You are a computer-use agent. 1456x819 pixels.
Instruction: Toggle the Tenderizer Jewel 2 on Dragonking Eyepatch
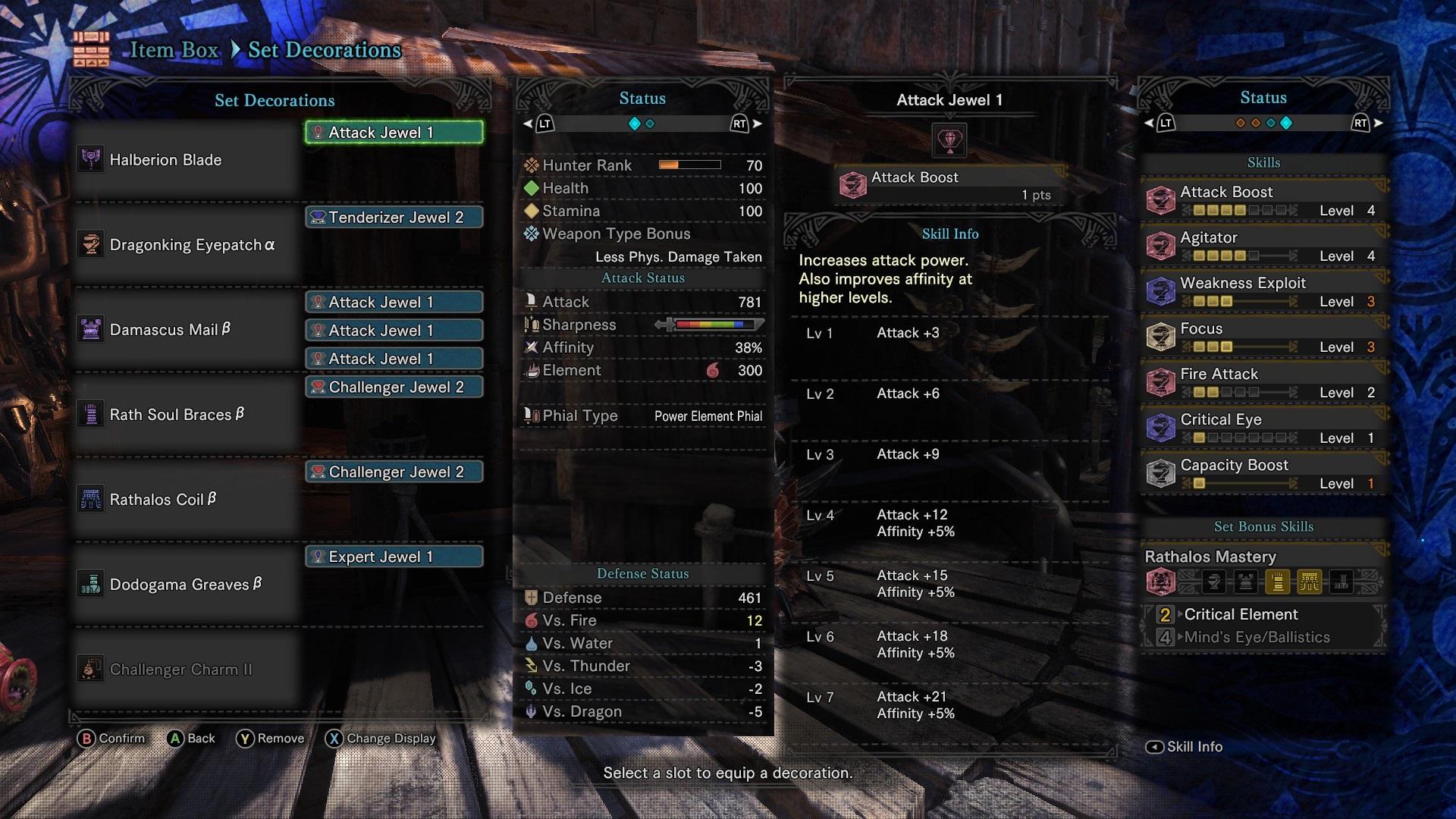[394, 217]
